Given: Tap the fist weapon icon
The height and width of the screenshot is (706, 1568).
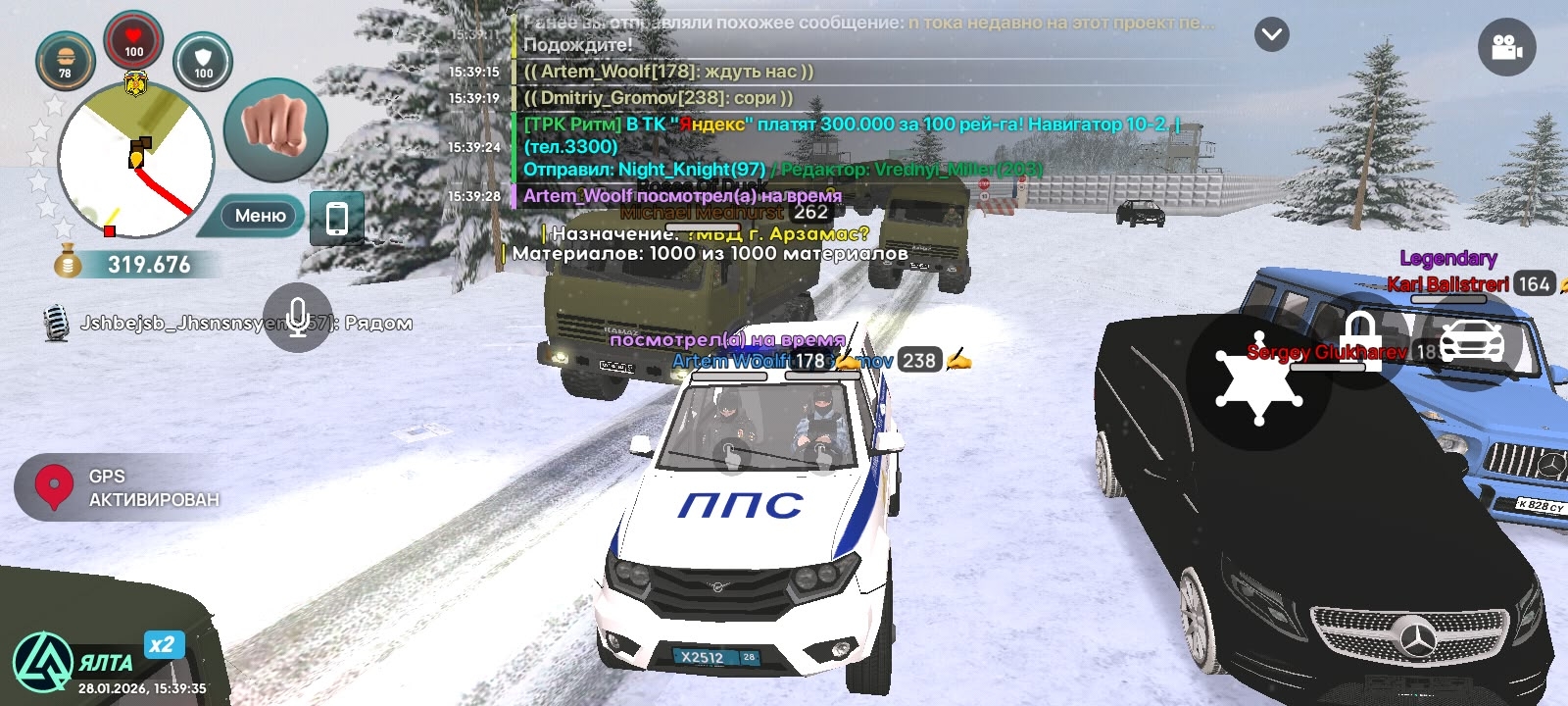Looking at the screenshot, I should pos(274,128).
